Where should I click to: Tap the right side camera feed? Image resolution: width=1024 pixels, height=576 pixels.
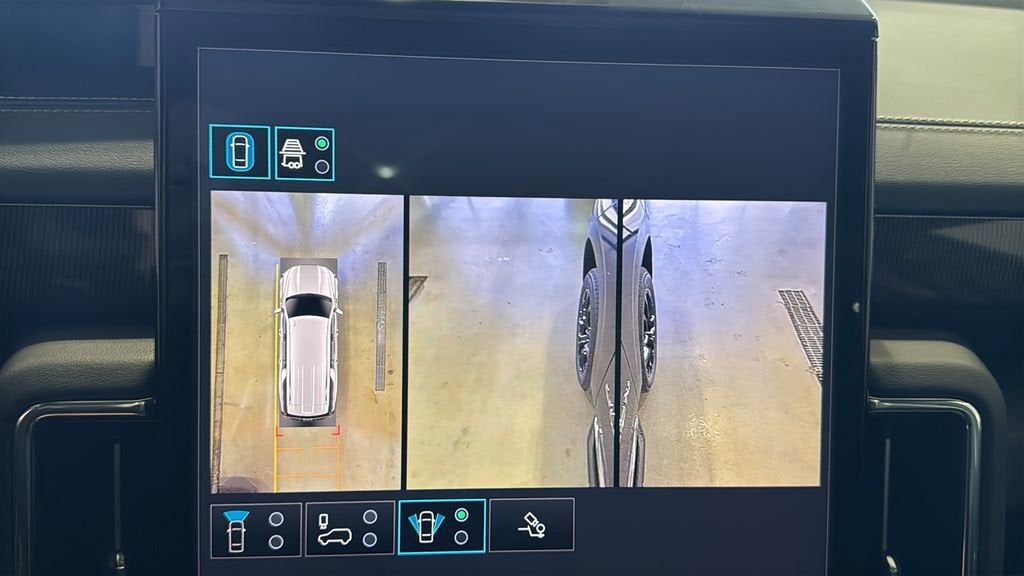pos(724,342)
